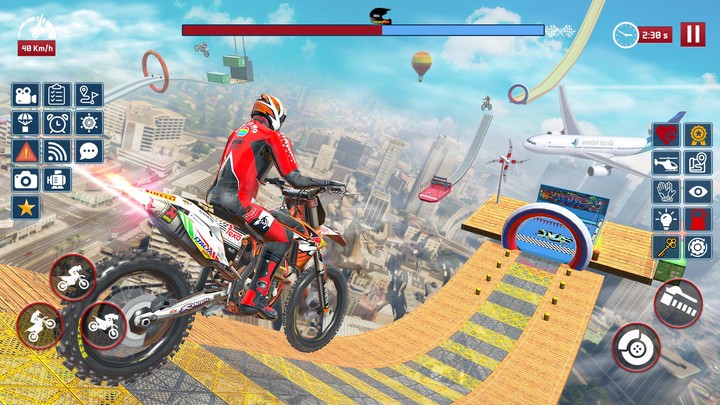Select the alarm clock icon
This screenshot has height=405, width=720.
pos(57,123)
